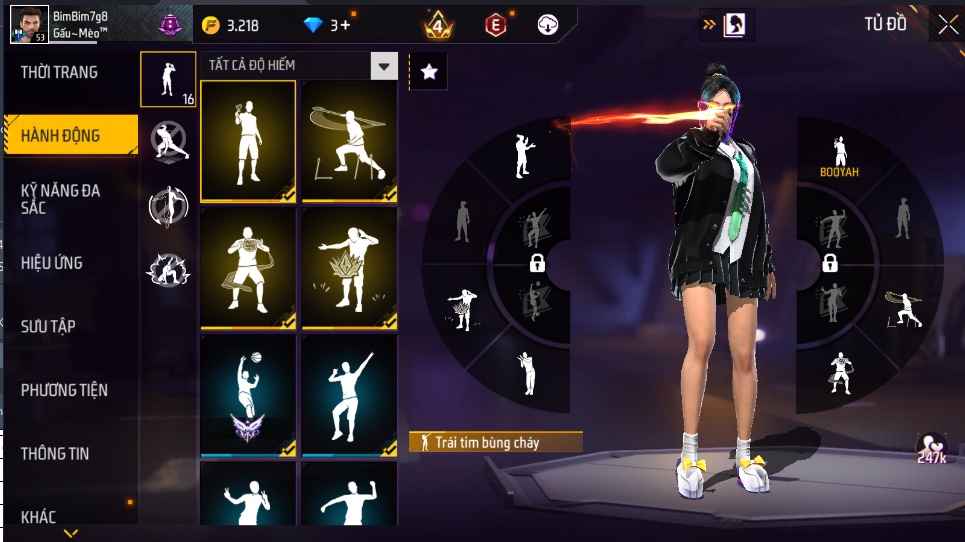Open the Tất Cả Độ Hiếm dropdown
Image resolution: width=965 pixels, height=542 pixels.
click(x=298, y=66)
